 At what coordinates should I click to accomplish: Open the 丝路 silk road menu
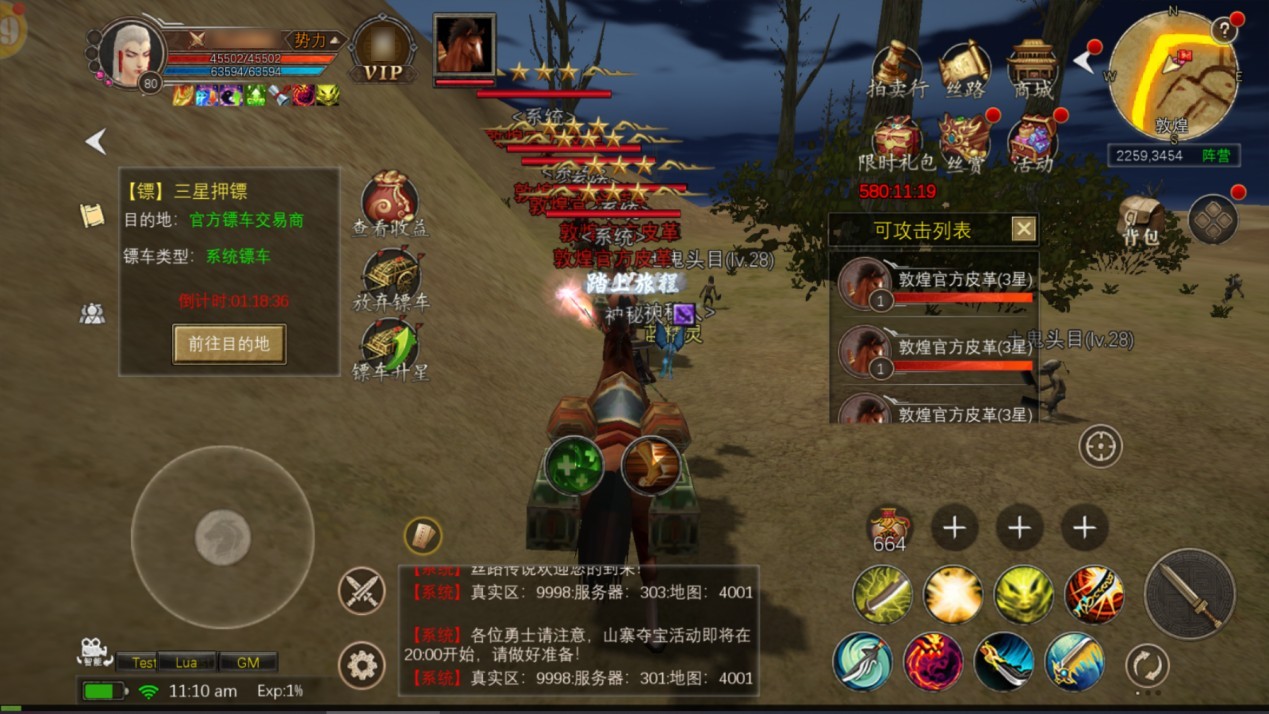click(964, 66)
